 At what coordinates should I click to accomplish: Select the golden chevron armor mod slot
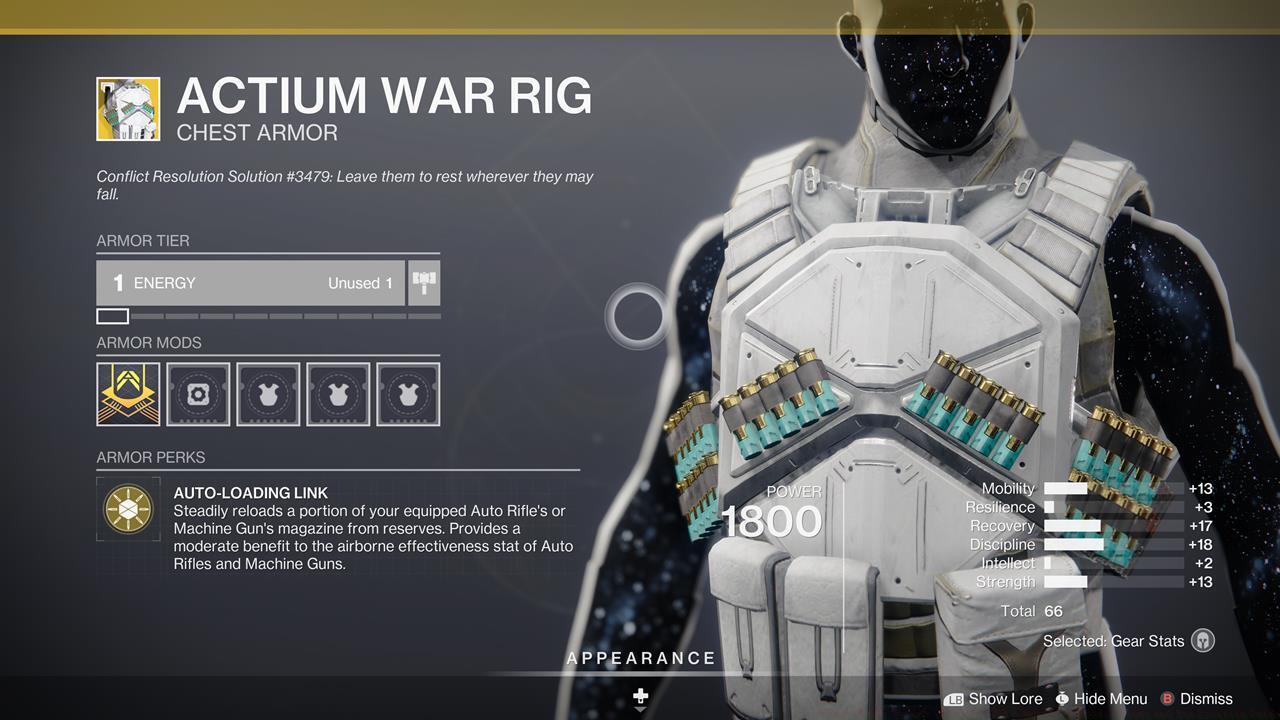[128, 394]
